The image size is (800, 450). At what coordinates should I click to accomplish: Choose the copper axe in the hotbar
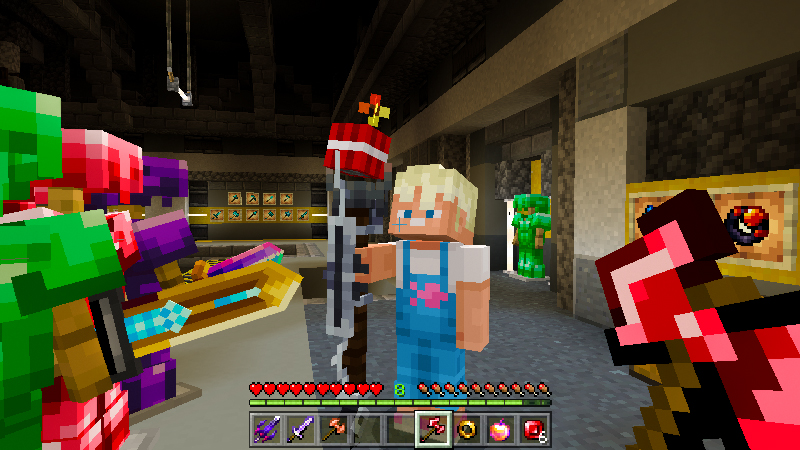333,429
